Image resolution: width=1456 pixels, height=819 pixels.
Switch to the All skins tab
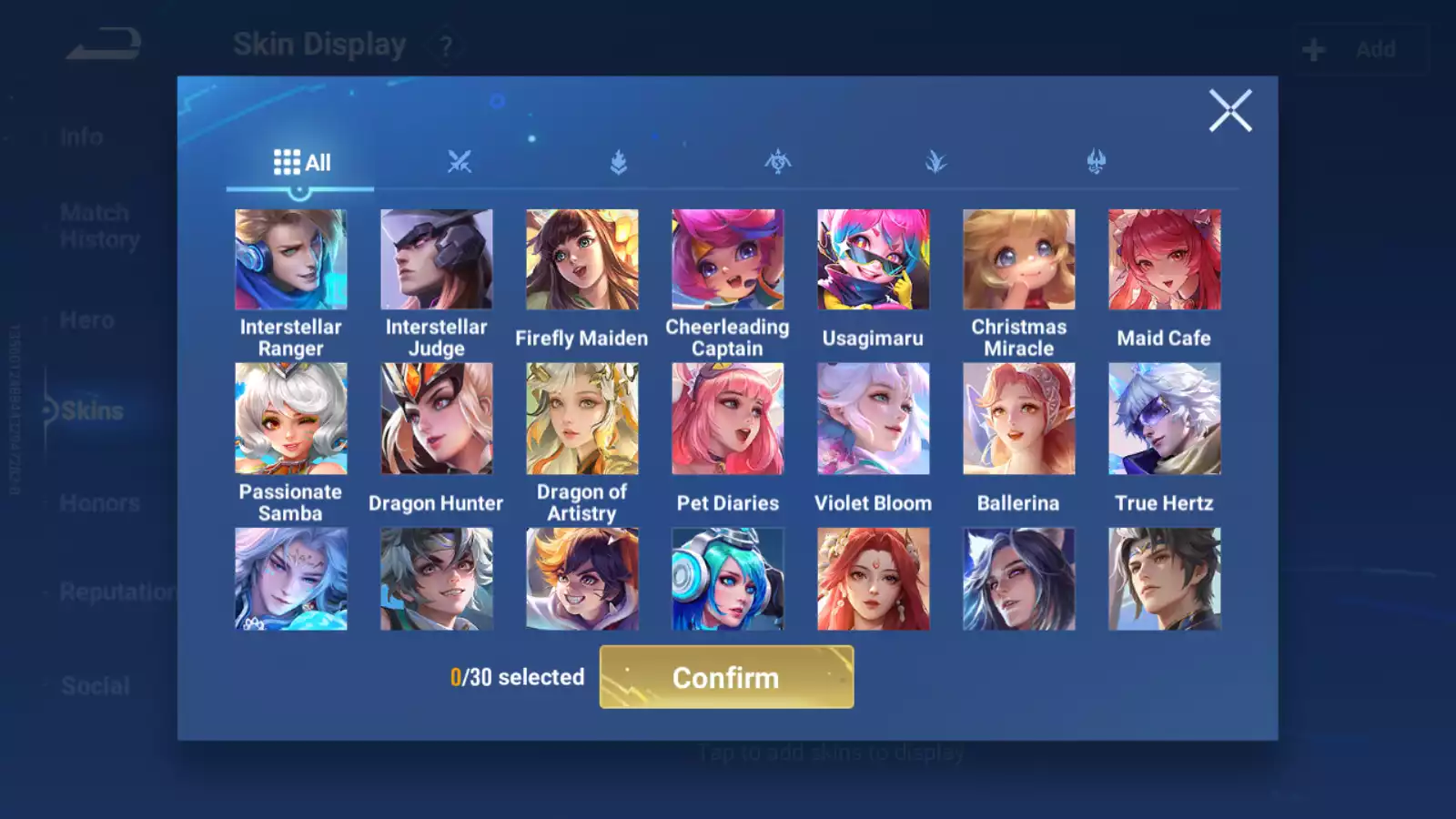tap(301, 163)
